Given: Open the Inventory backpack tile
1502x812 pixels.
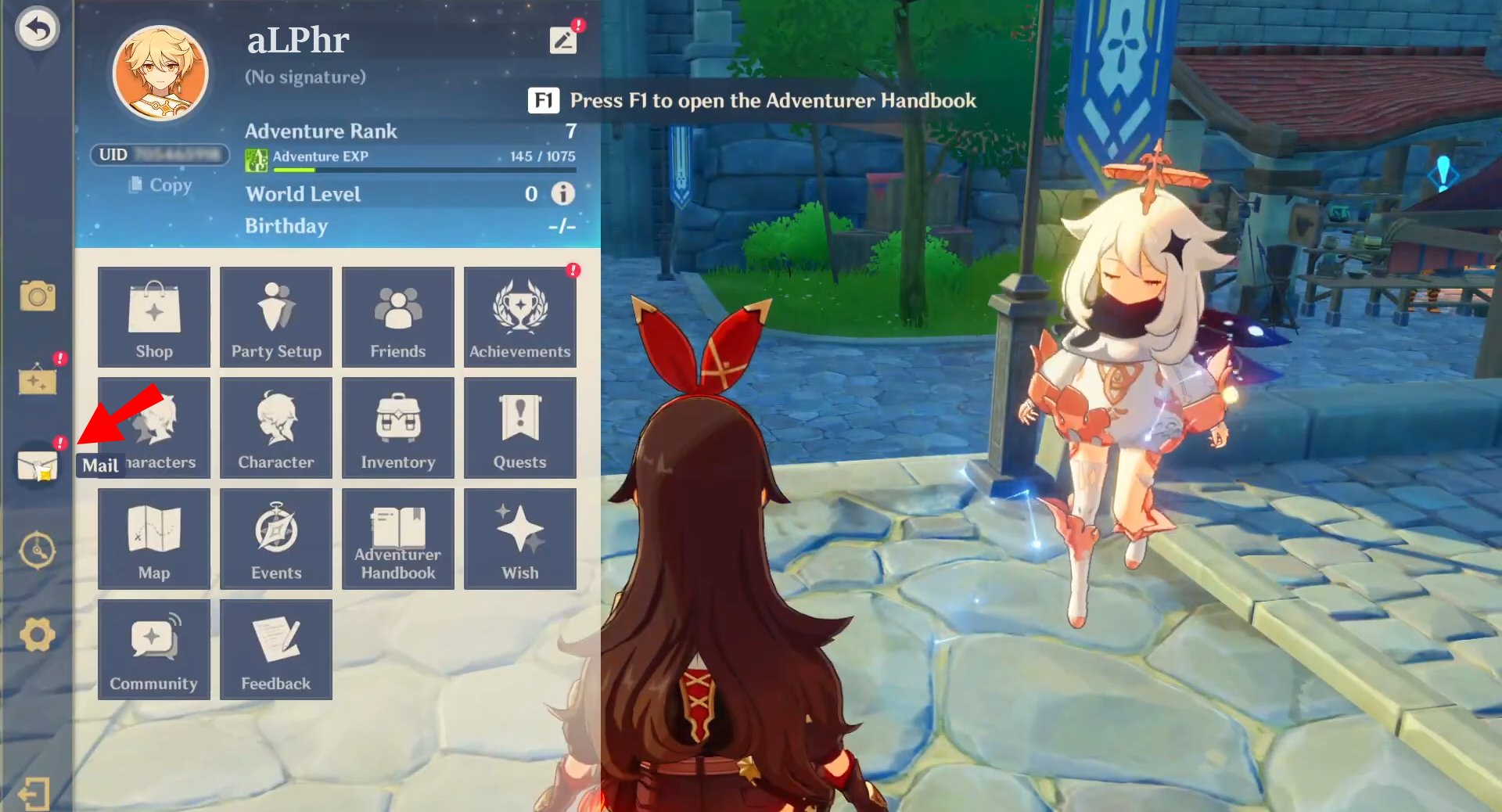Looking at the screenshot, I should (x=398, y=428).
